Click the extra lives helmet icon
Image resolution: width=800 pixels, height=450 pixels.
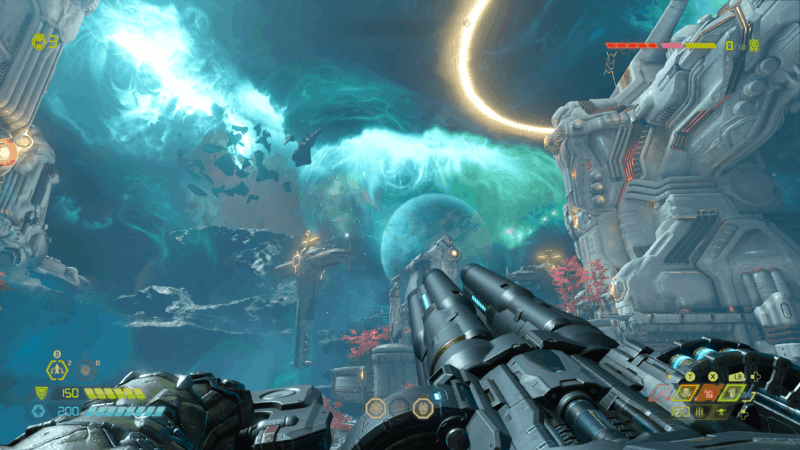click(x=39, y=41)
